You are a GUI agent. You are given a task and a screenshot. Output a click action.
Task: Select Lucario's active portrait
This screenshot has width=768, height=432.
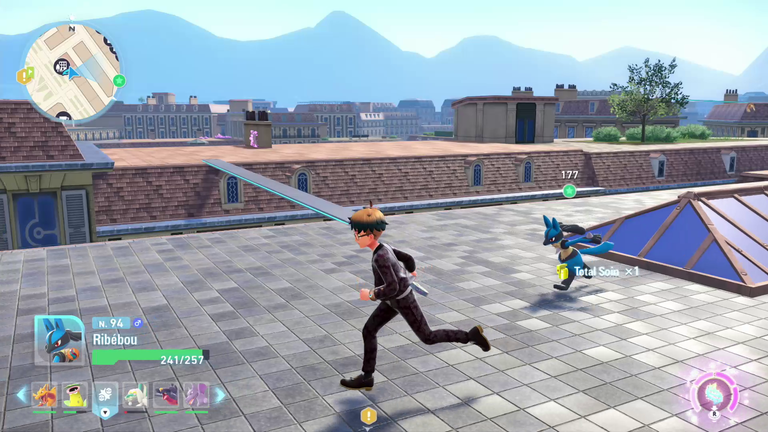tap(59, 340)
